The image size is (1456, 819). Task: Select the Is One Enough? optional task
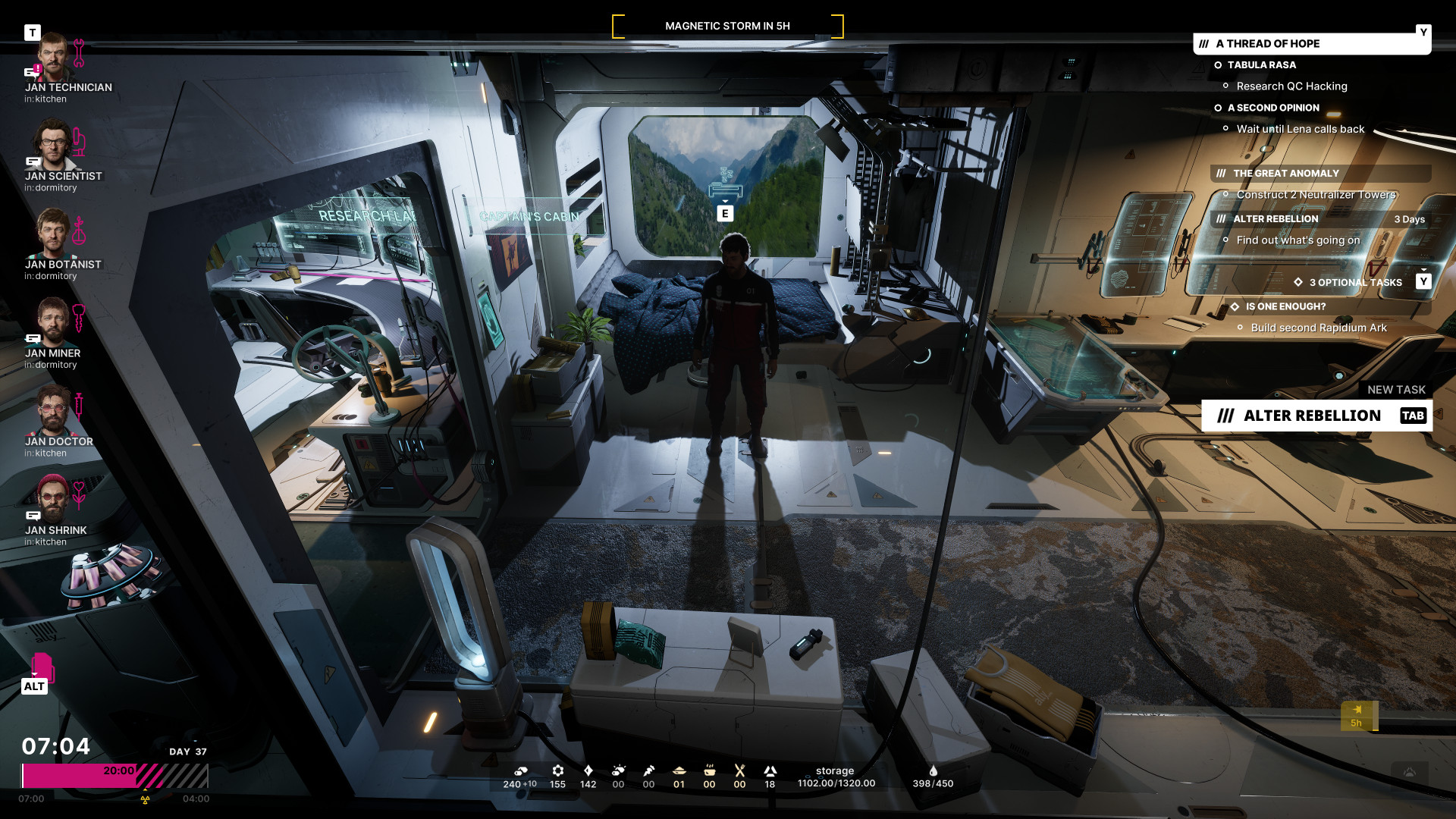[x=1285, y=306]
